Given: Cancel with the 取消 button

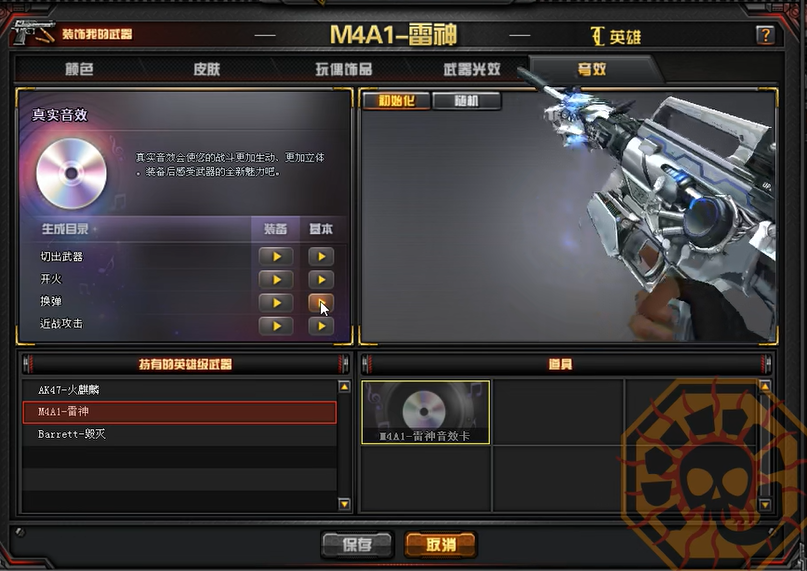Looking at the screenshot, I should click(440, 544).
